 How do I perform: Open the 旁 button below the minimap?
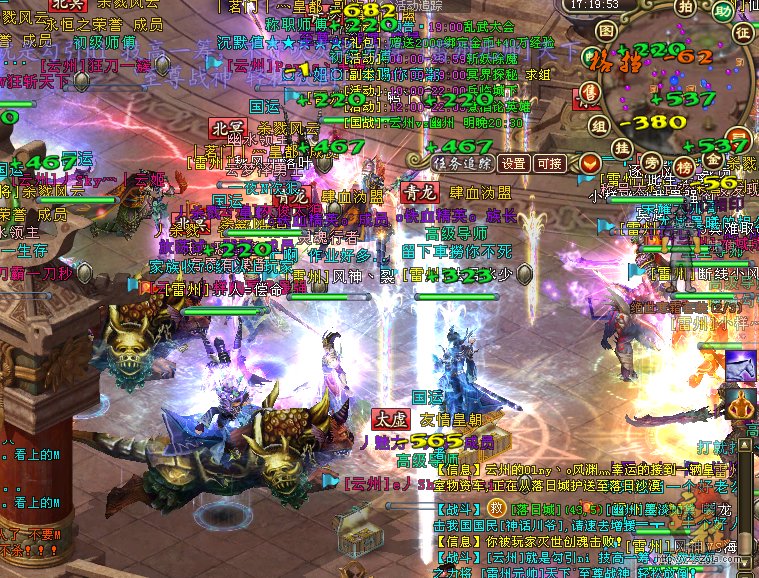coord(652,160)
